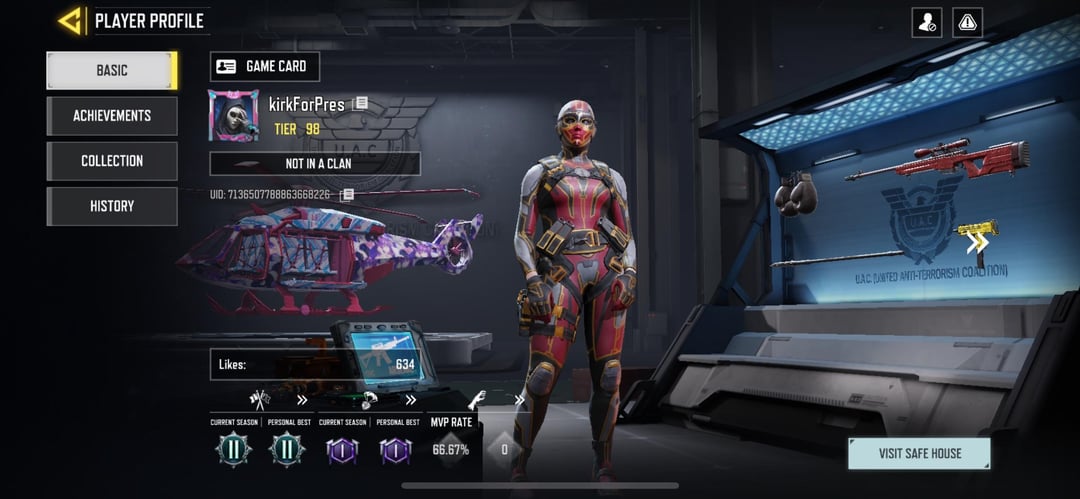This screenshot has width=1080, height=499.
Task: Expand the weapon showcase double-arrow
Action: coord(977,241)
